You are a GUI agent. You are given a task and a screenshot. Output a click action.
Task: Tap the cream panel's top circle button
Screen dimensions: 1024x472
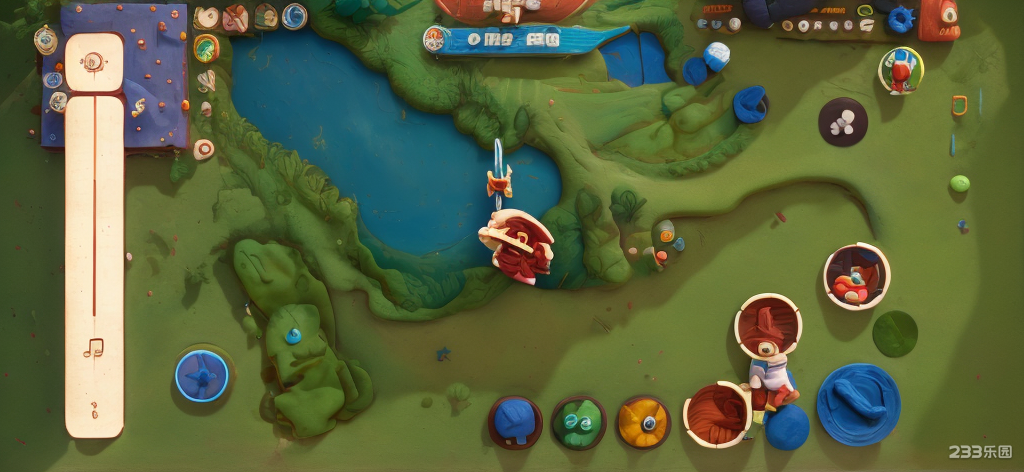93,62
